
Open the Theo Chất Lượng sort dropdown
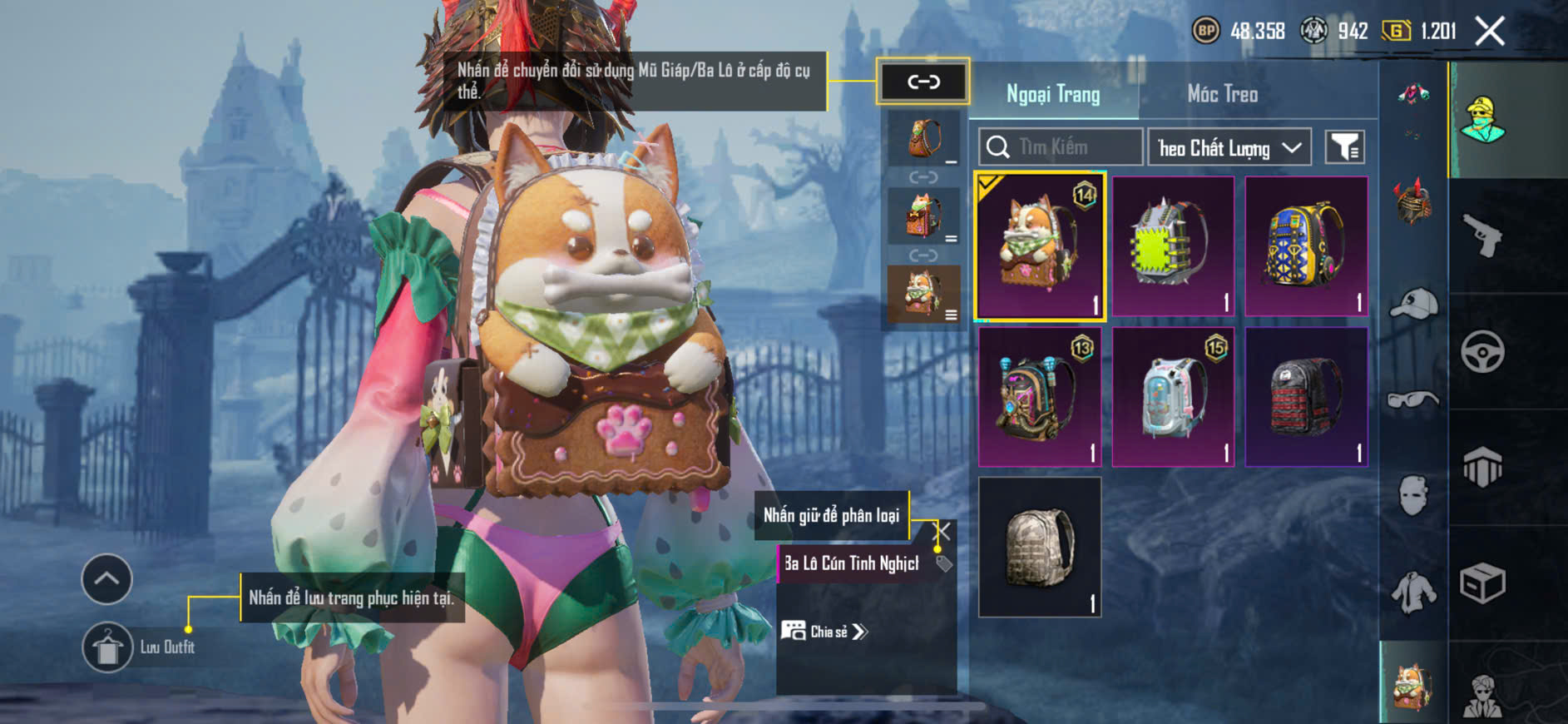(x=1229, y=148)
